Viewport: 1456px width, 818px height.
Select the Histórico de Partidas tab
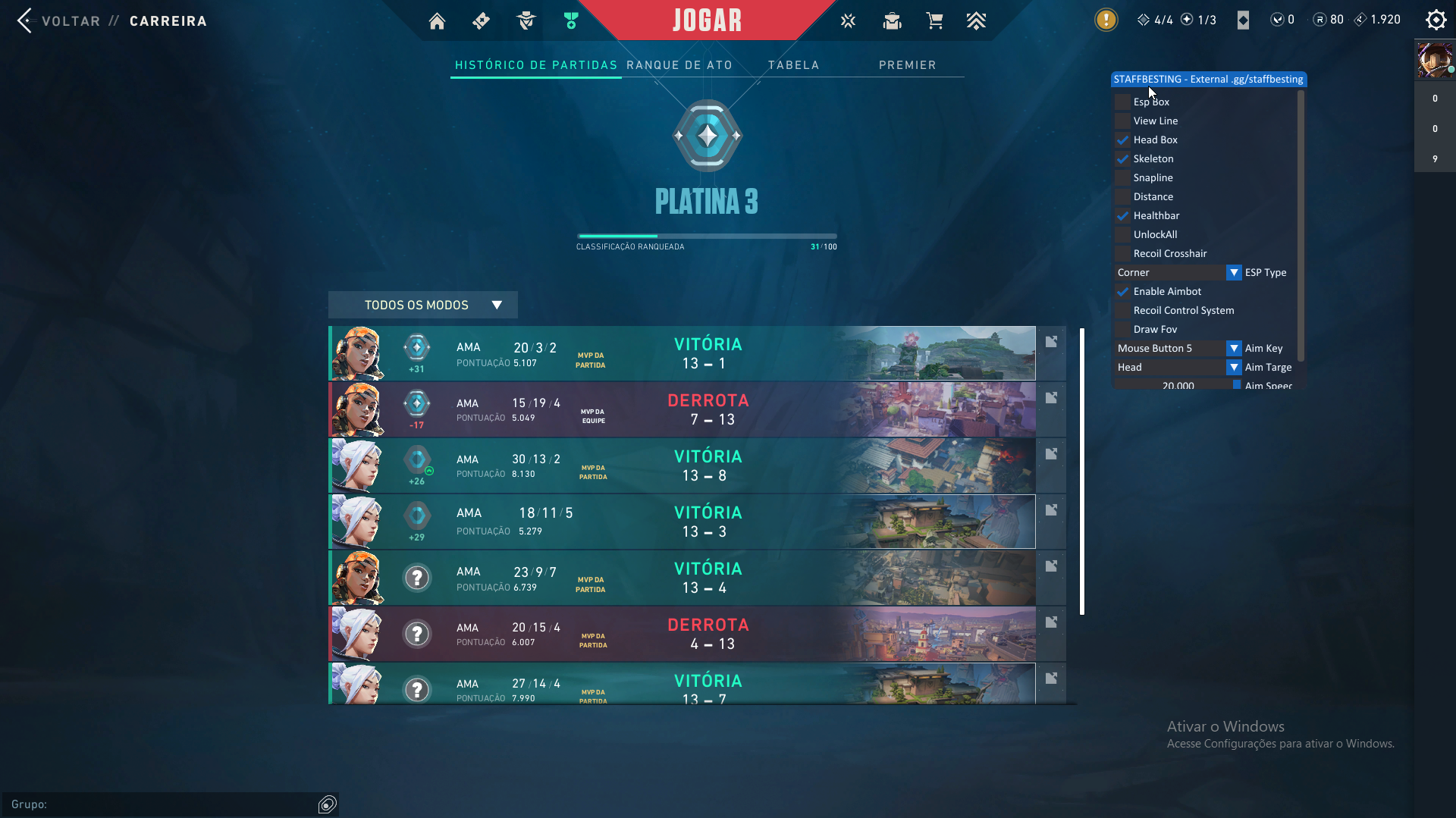tap(536, 65)
